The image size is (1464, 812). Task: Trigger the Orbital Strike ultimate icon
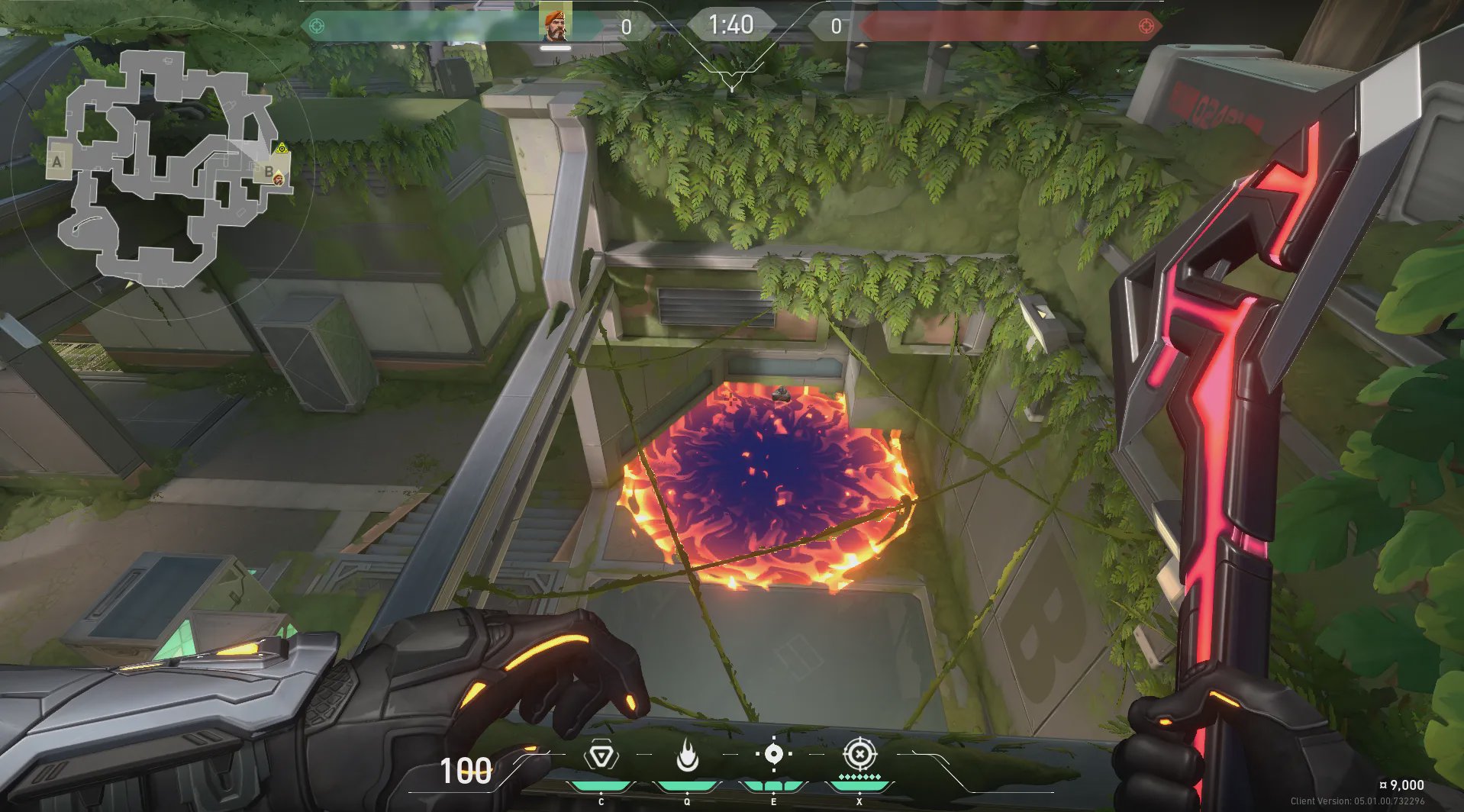click(859, 755)
